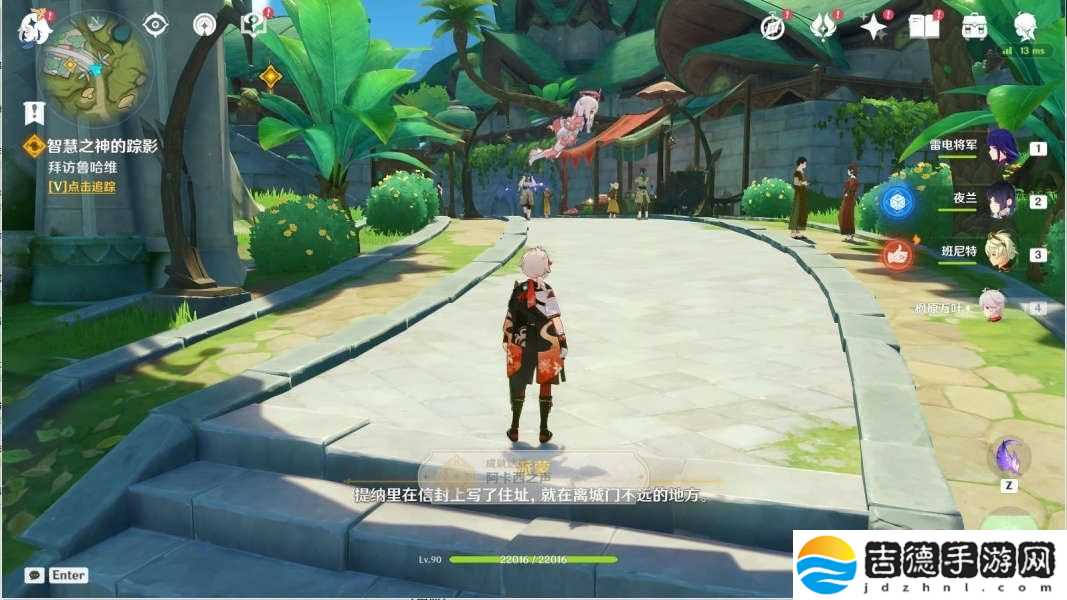The height and width of the screenshot is (600, 1067).
Task: Open the Battle Pass winged icon
Action: 822,27
